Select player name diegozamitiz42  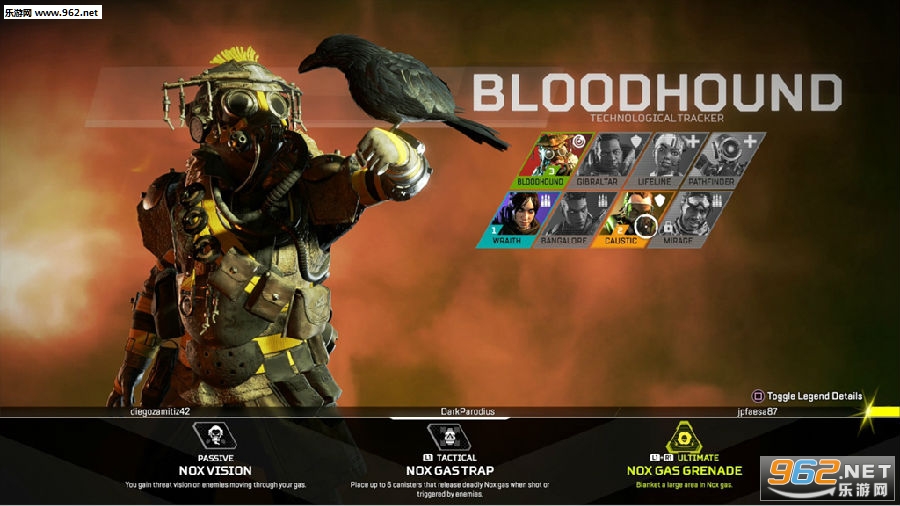coord(159,411)
